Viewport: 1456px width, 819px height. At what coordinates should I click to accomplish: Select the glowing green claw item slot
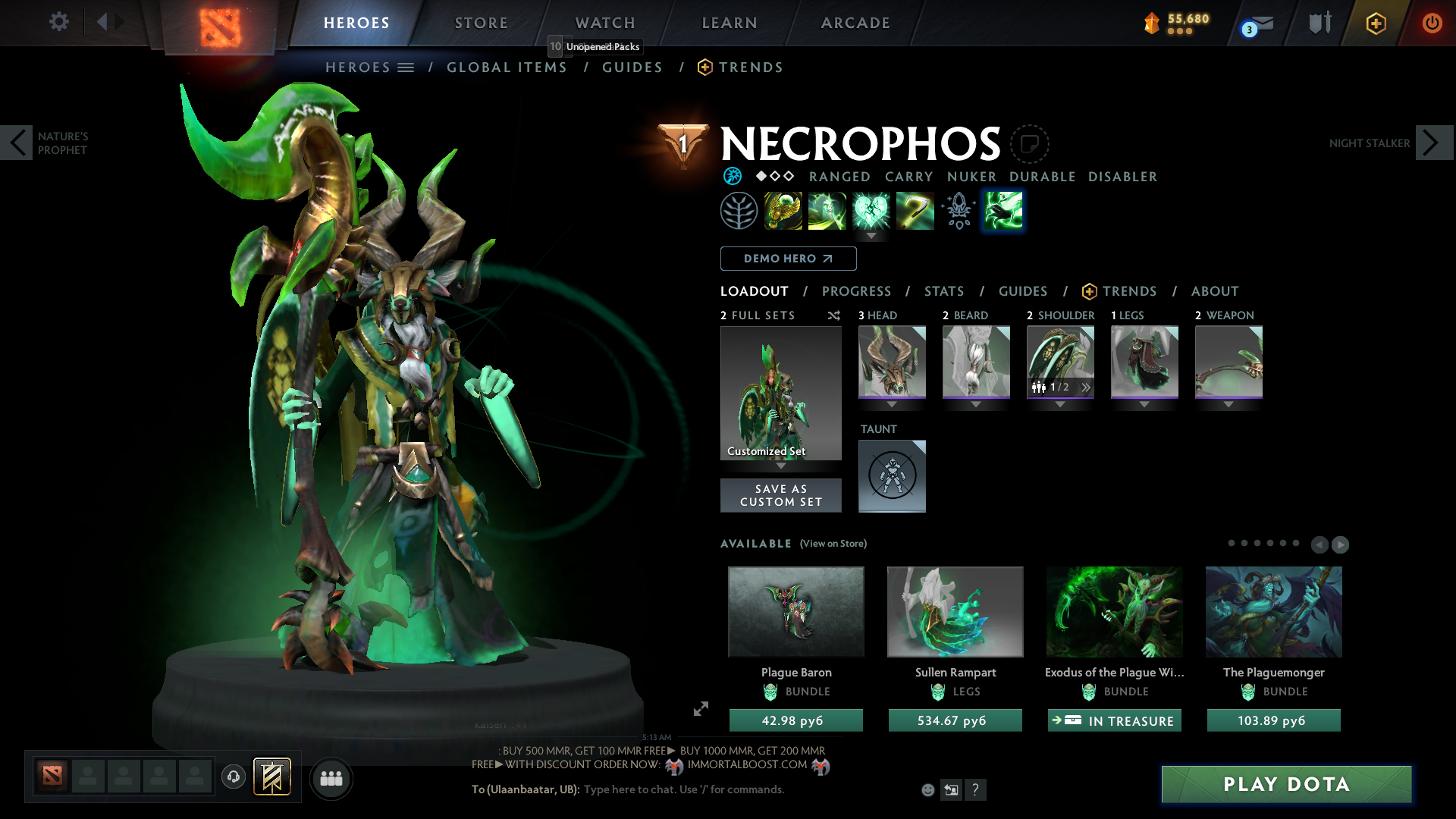[1003, 210]
